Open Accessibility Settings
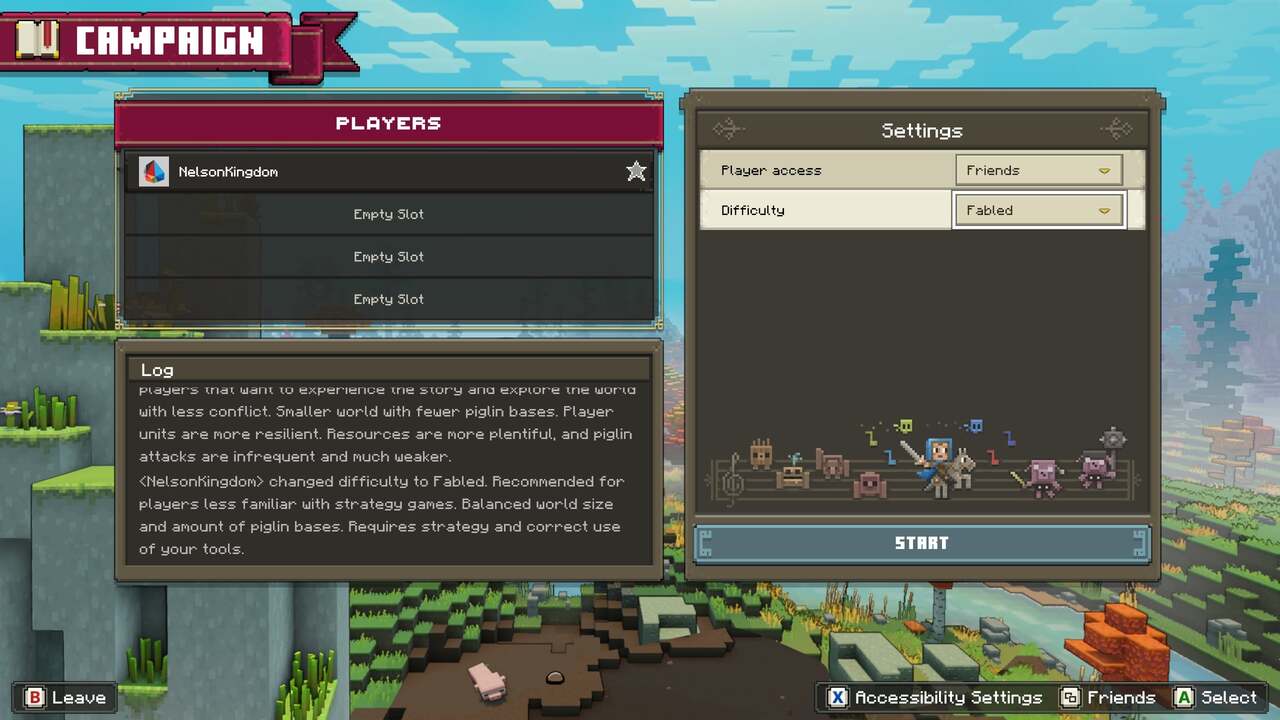The image size is (1280, 720). click(x=948, y=697)
